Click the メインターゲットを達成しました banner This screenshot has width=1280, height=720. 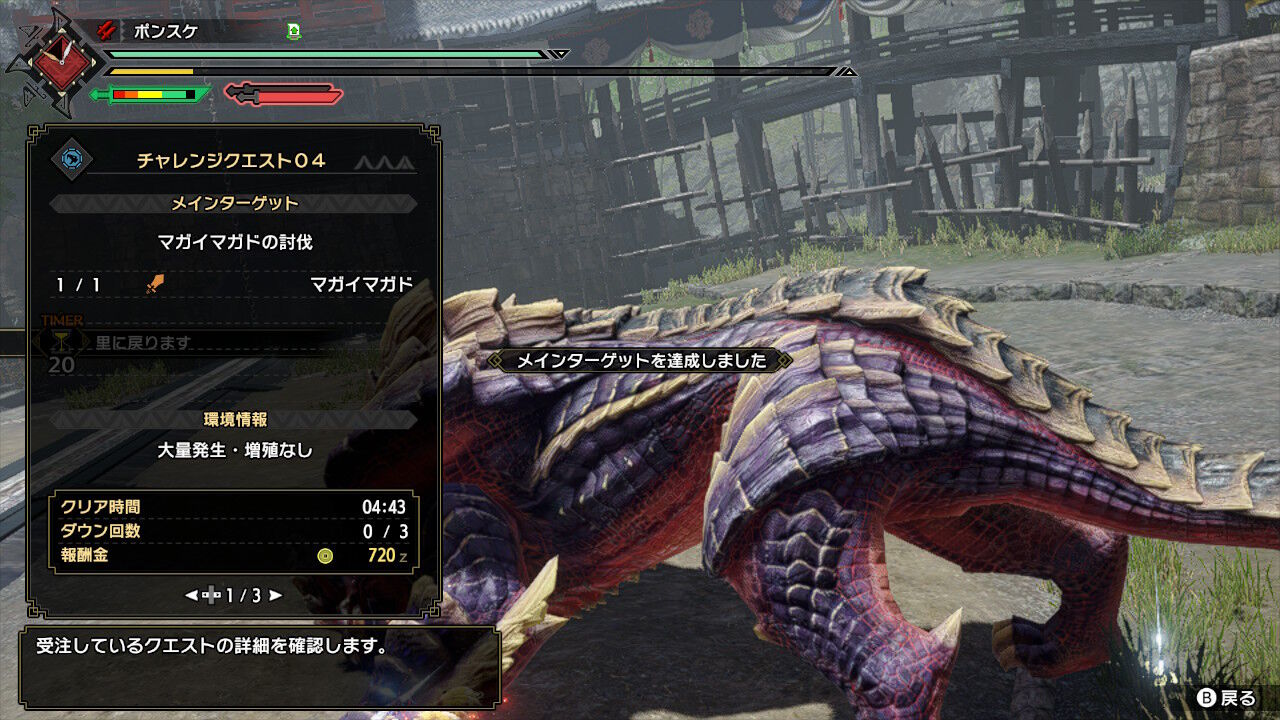click(x=640, y=362)
